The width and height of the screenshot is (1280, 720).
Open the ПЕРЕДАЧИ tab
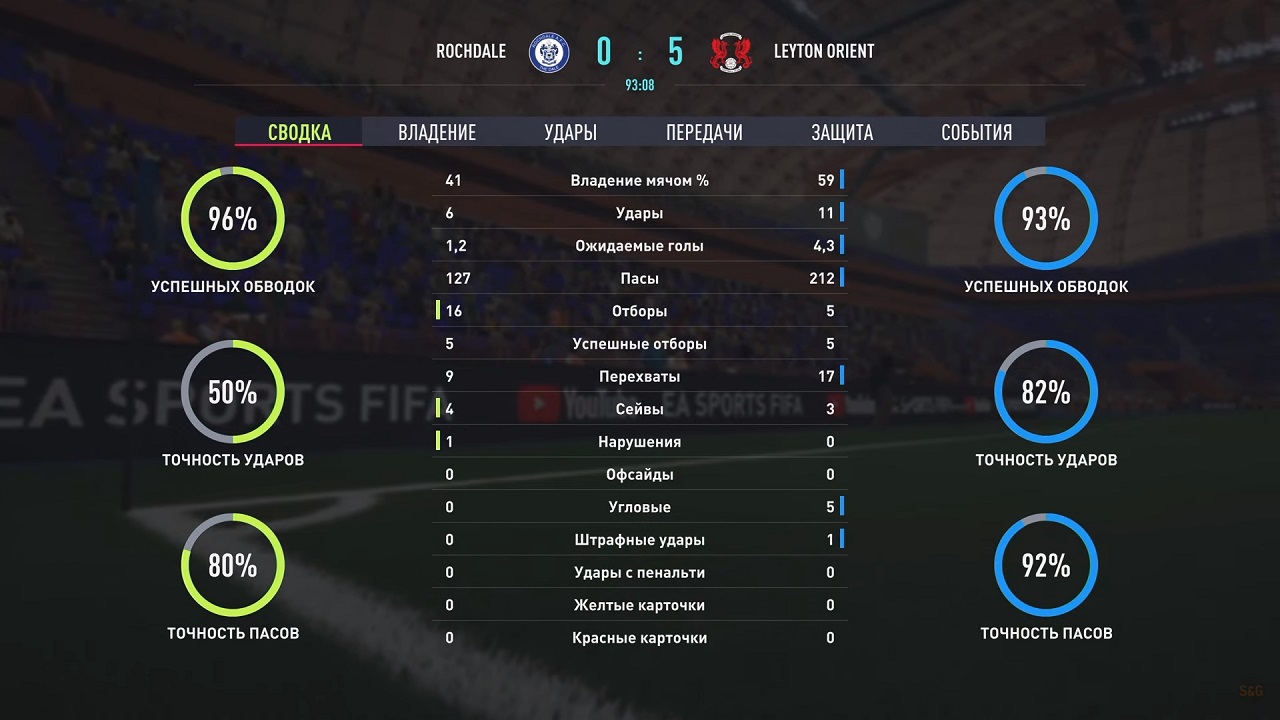(x=703, y=131)
